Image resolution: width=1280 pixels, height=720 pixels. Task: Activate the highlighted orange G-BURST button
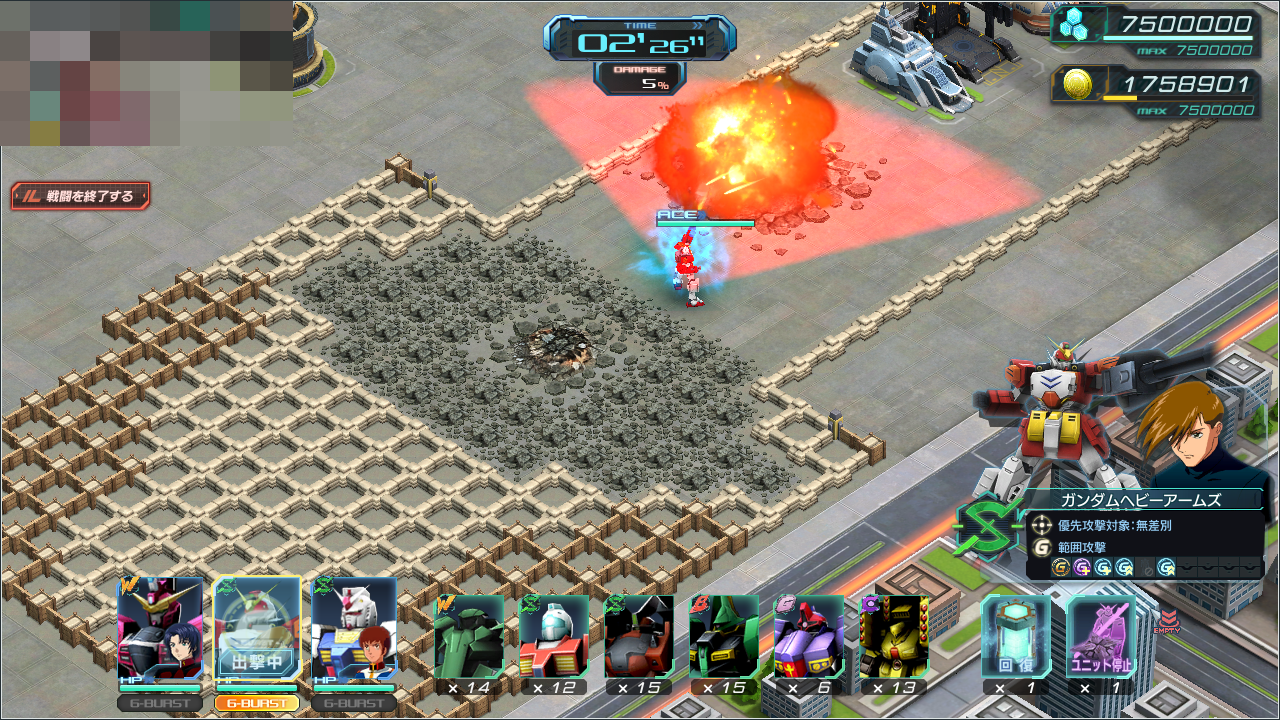(257, 703)
